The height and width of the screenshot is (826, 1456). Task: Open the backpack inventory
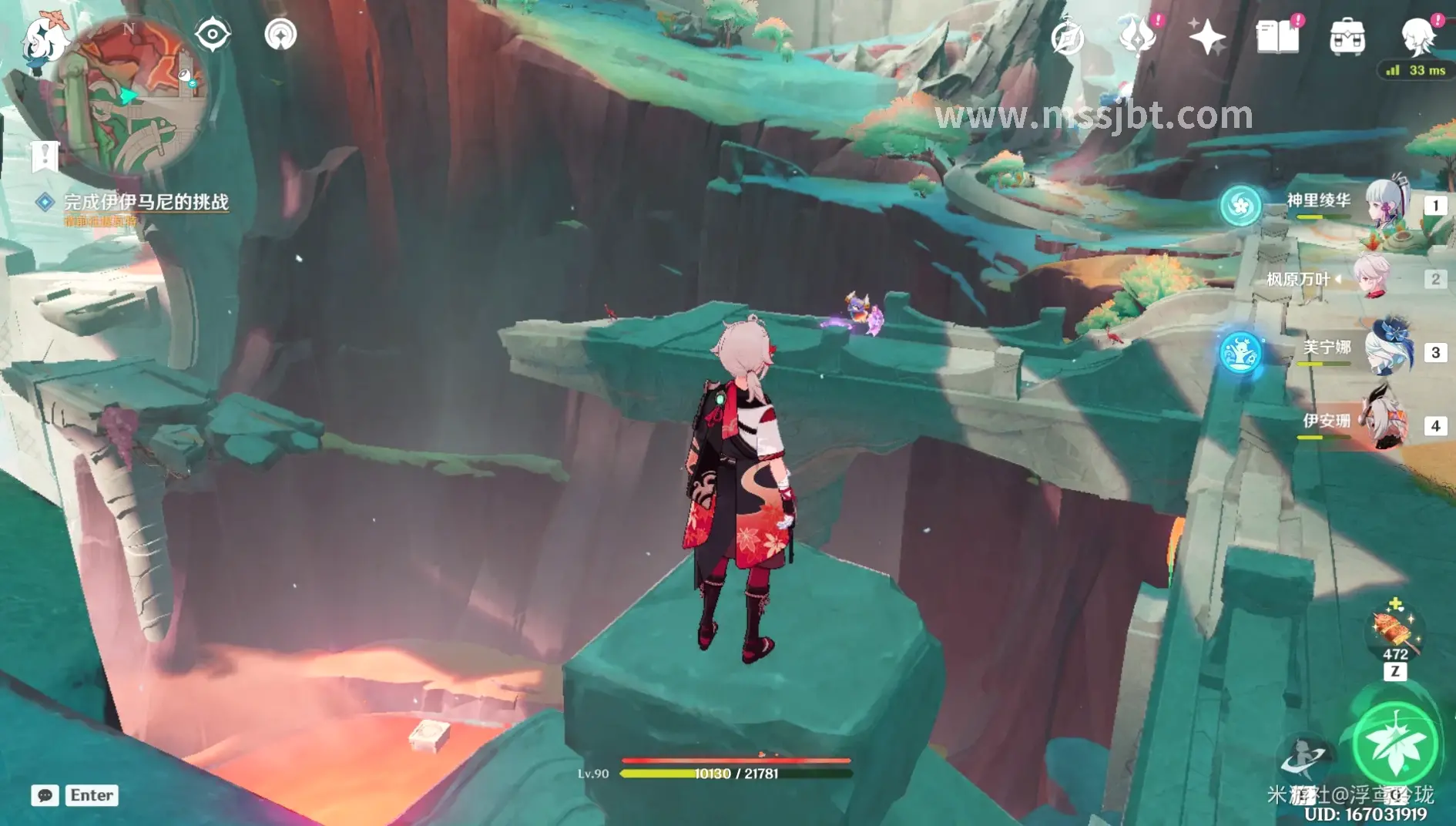(x=1347, y=36)
